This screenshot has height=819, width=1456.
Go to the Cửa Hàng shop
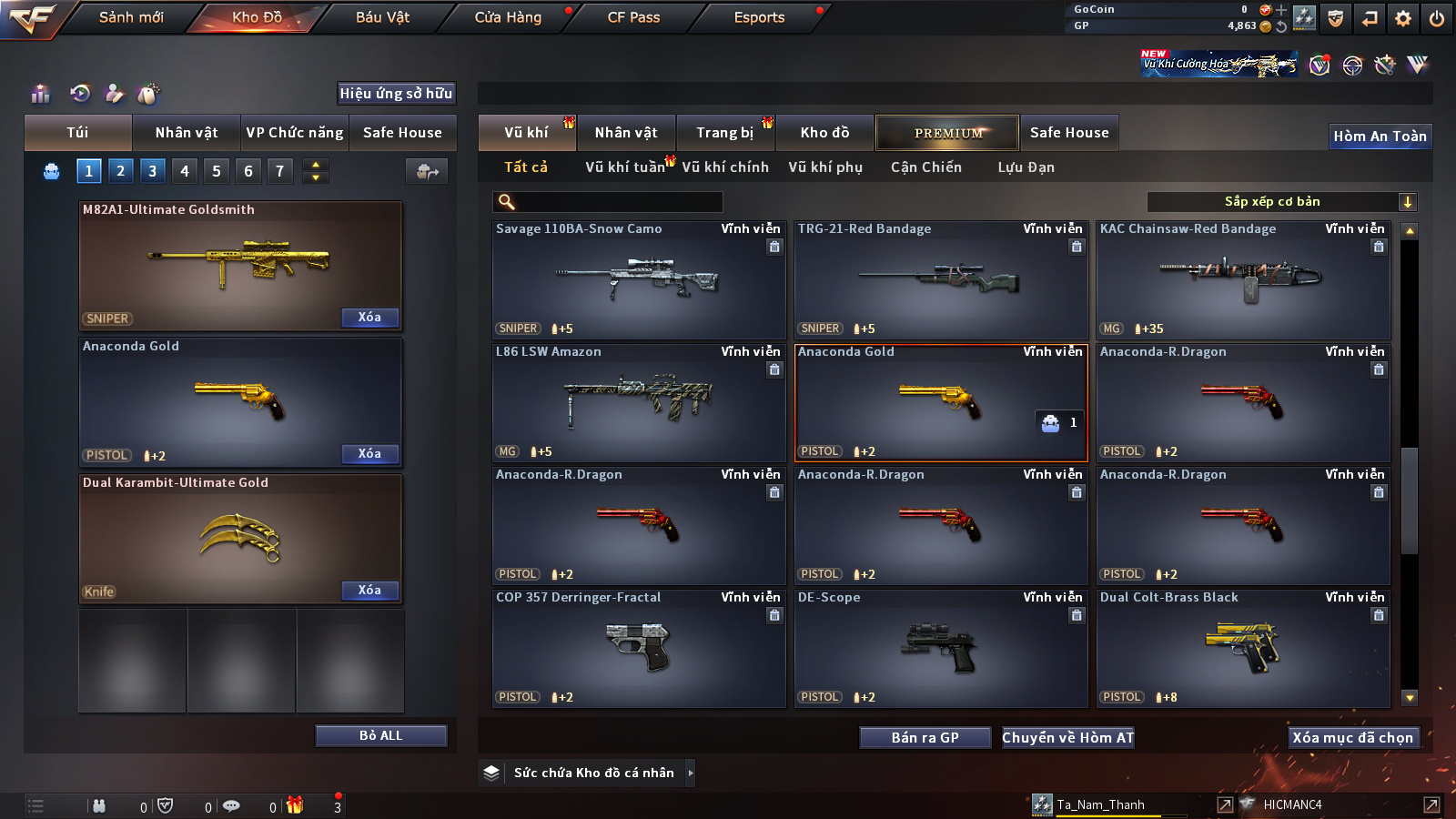tap(508, 17)
